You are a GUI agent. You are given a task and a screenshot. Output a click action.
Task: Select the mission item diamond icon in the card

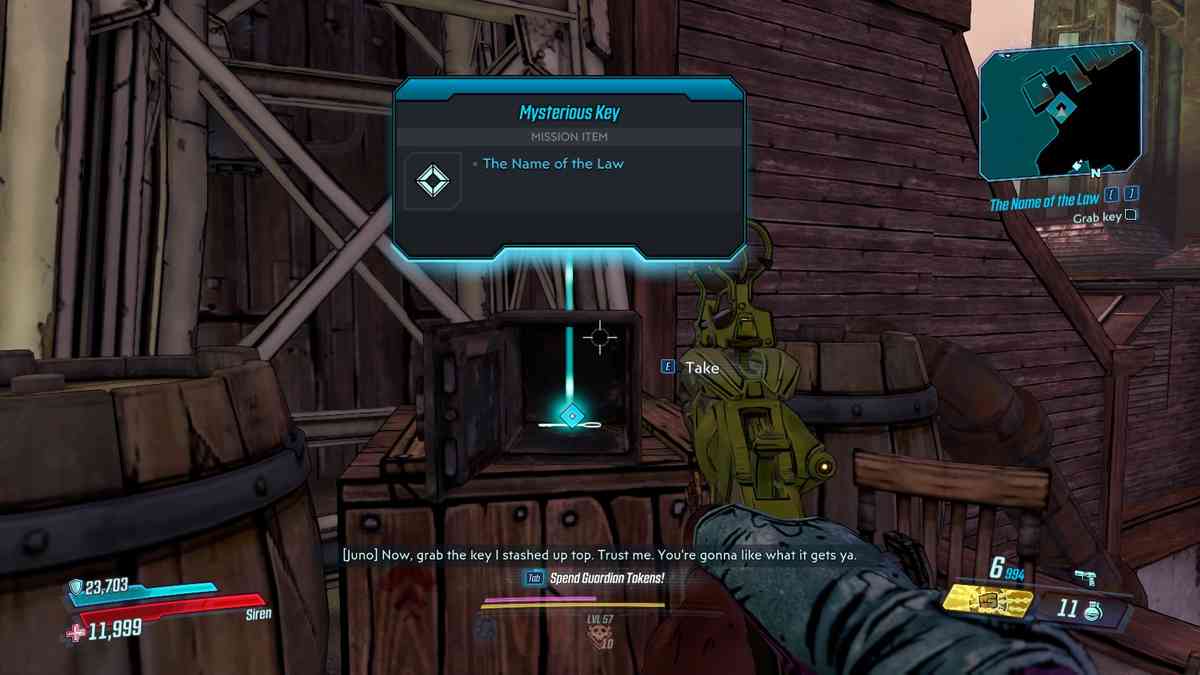coord(433,180)
